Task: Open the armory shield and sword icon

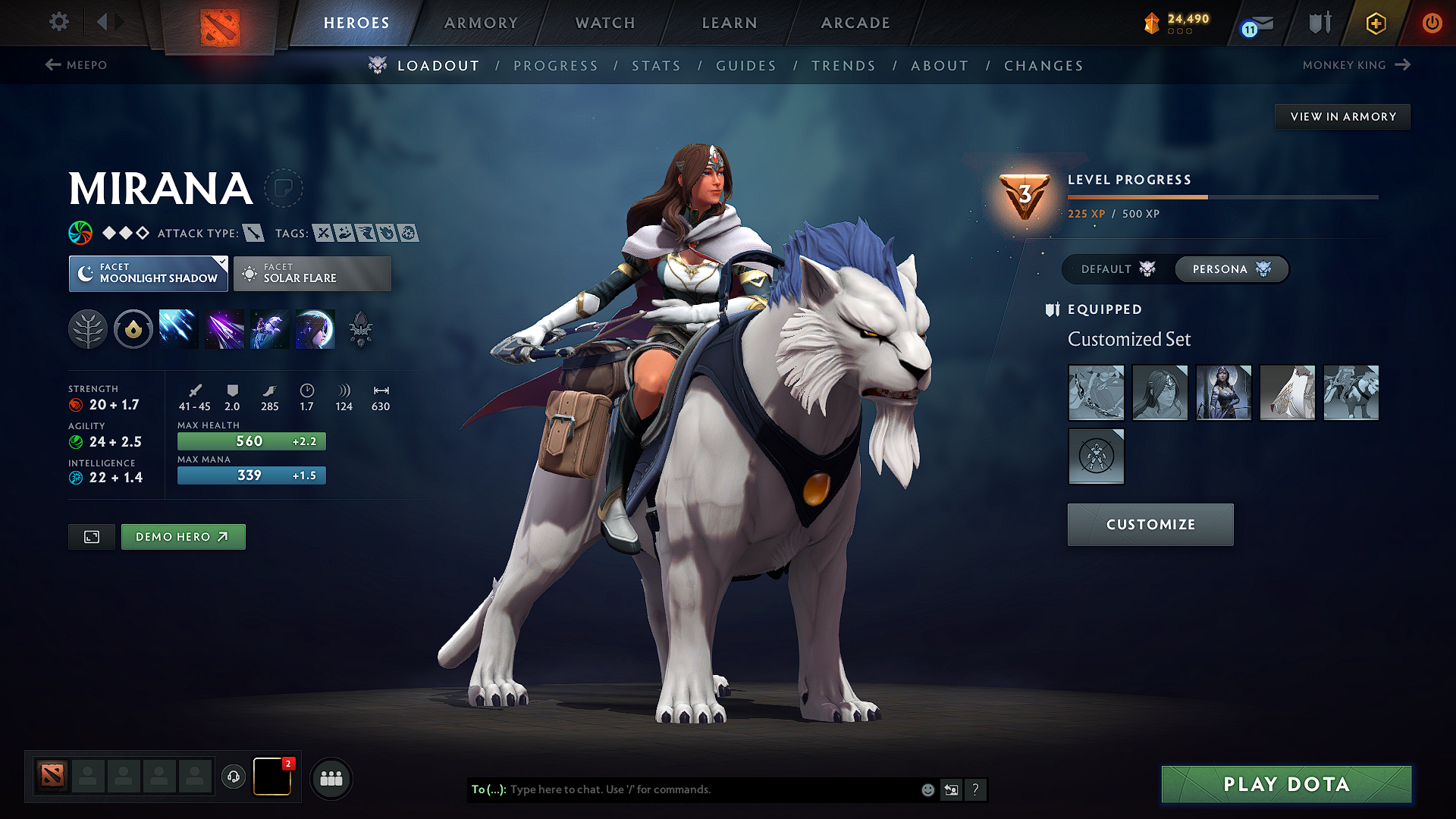Action: [1318, 23]
